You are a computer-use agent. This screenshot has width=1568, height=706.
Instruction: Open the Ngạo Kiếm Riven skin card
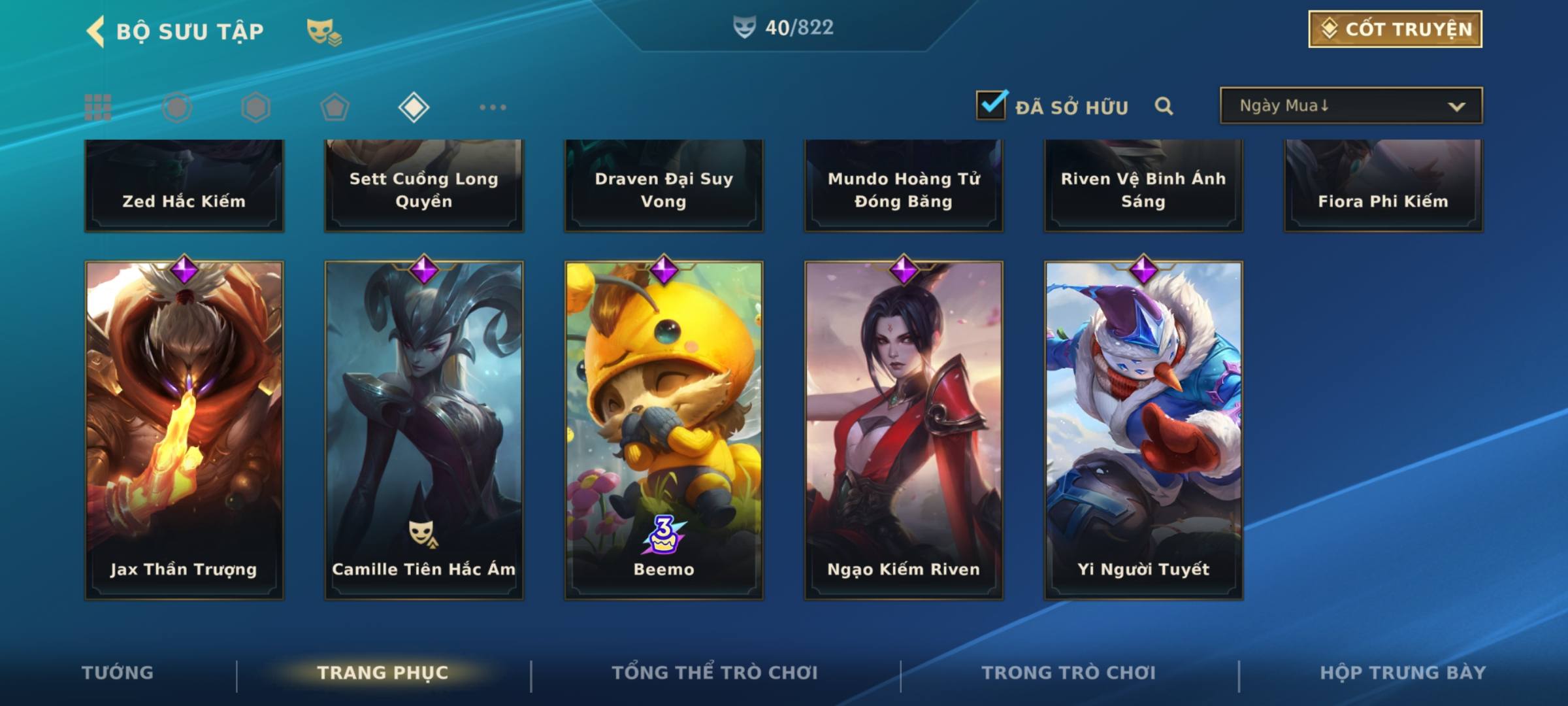(x=904, y=430)
